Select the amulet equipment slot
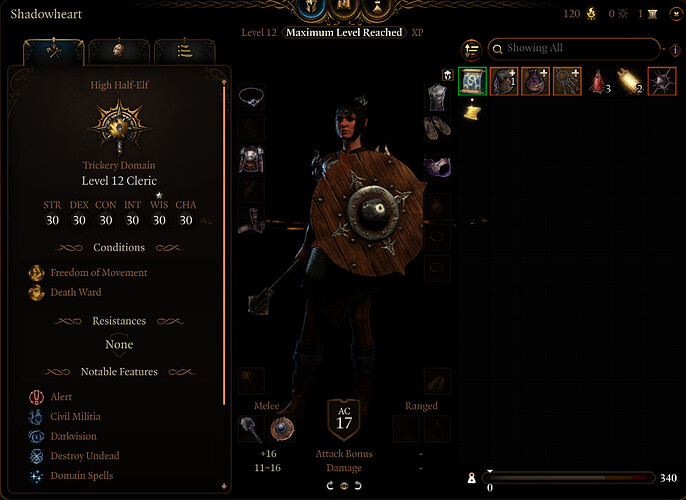The height and width of the screenshot is (500, 686). point(253,96)
